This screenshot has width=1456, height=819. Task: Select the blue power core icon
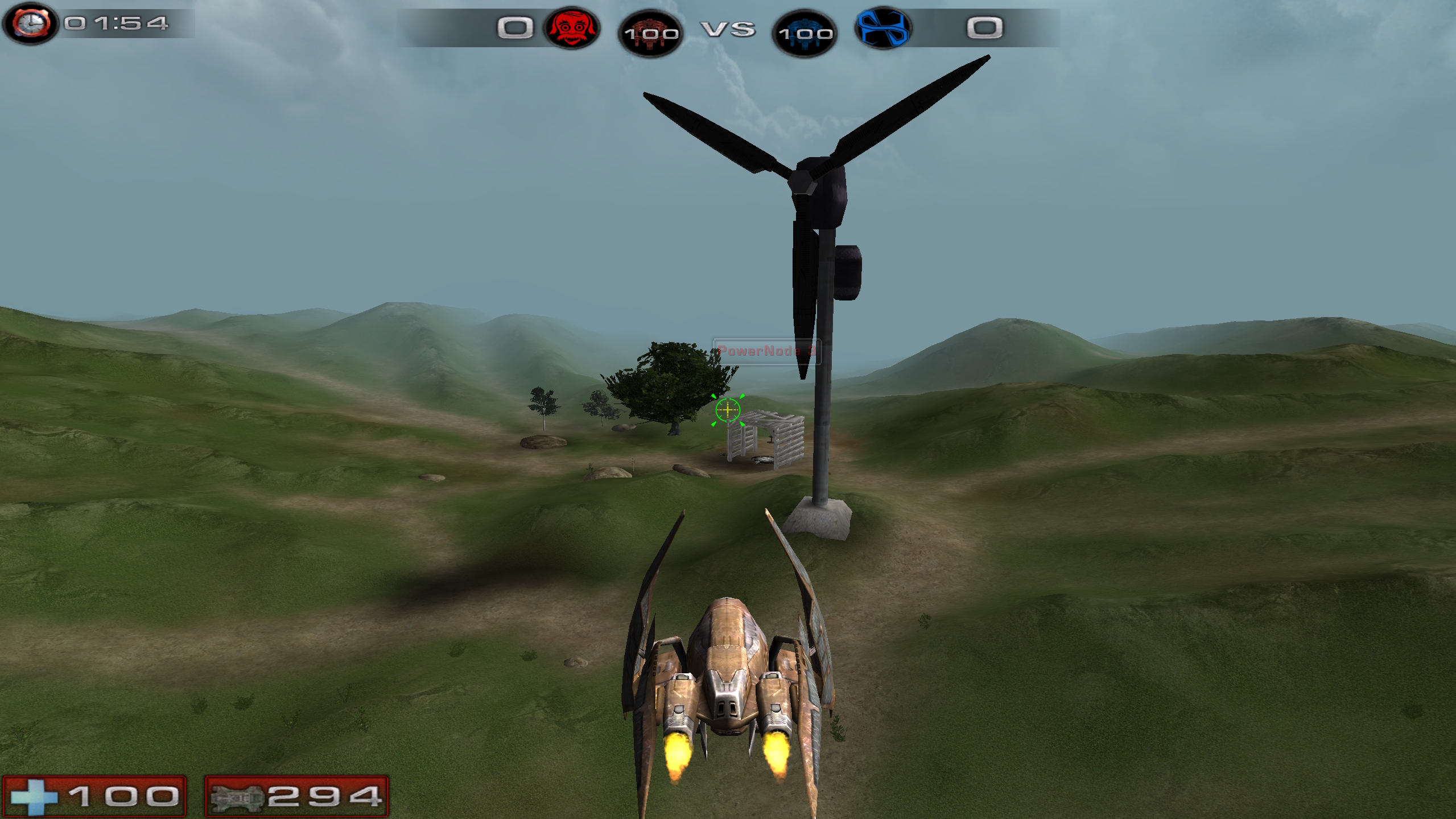click(x=805, y=33)
